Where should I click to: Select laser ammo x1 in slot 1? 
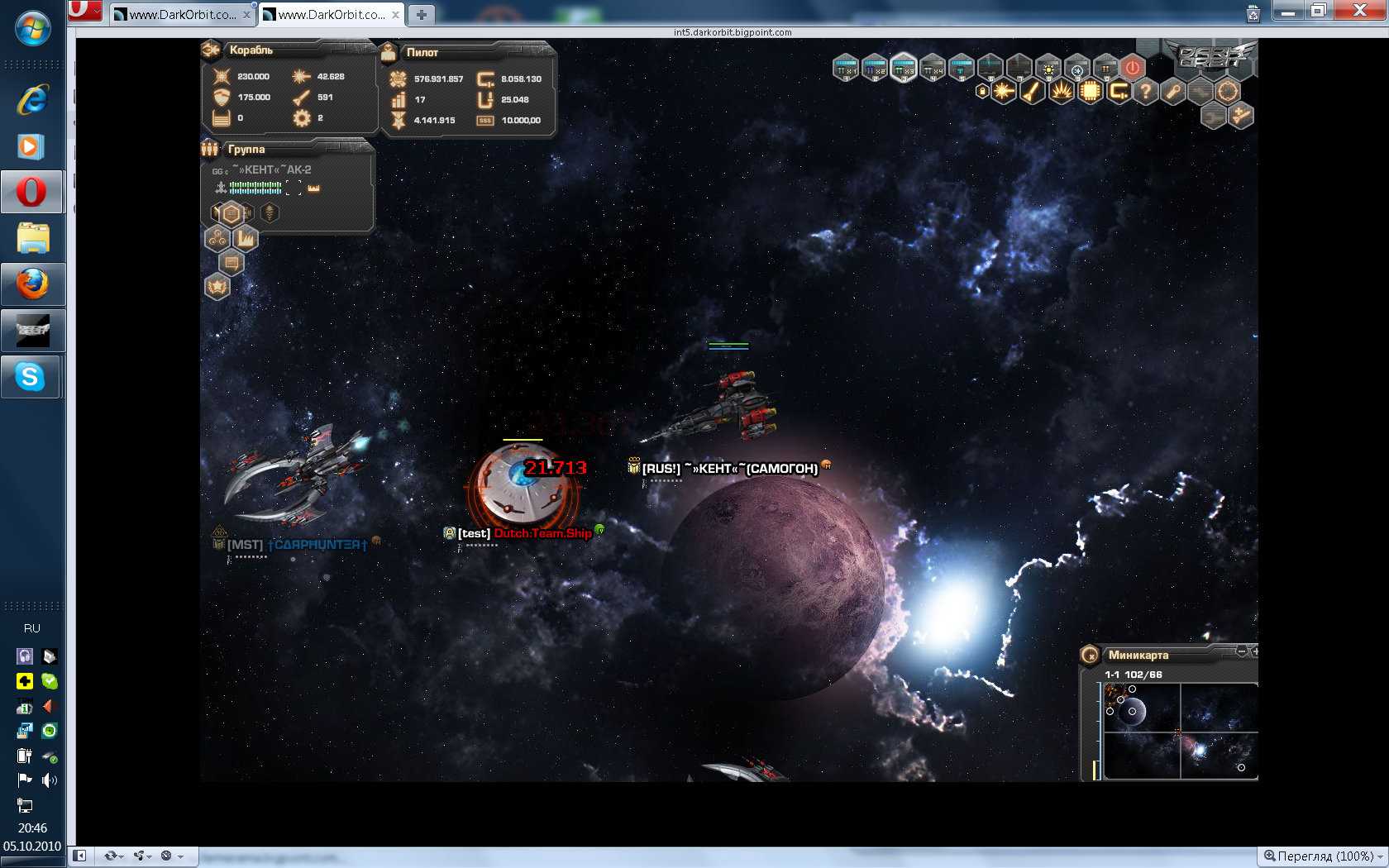(846, 67)
